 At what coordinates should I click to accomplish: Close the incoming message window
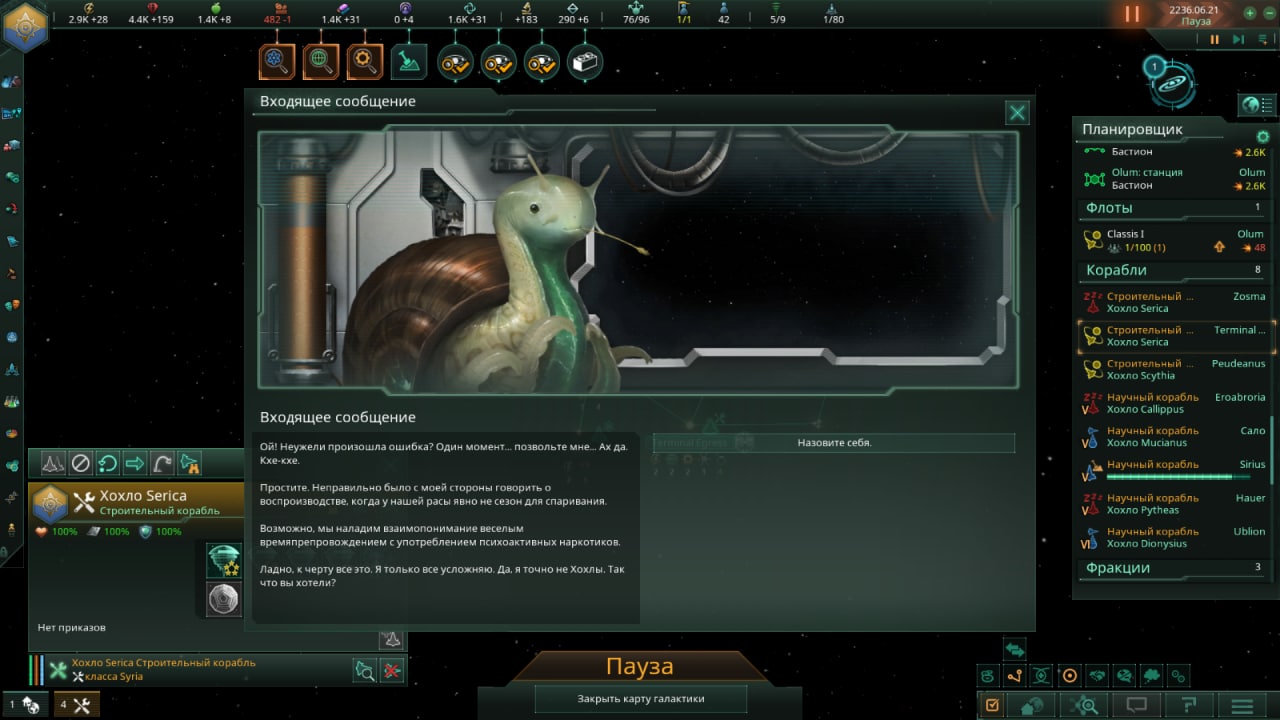(x=1017, y=113)
